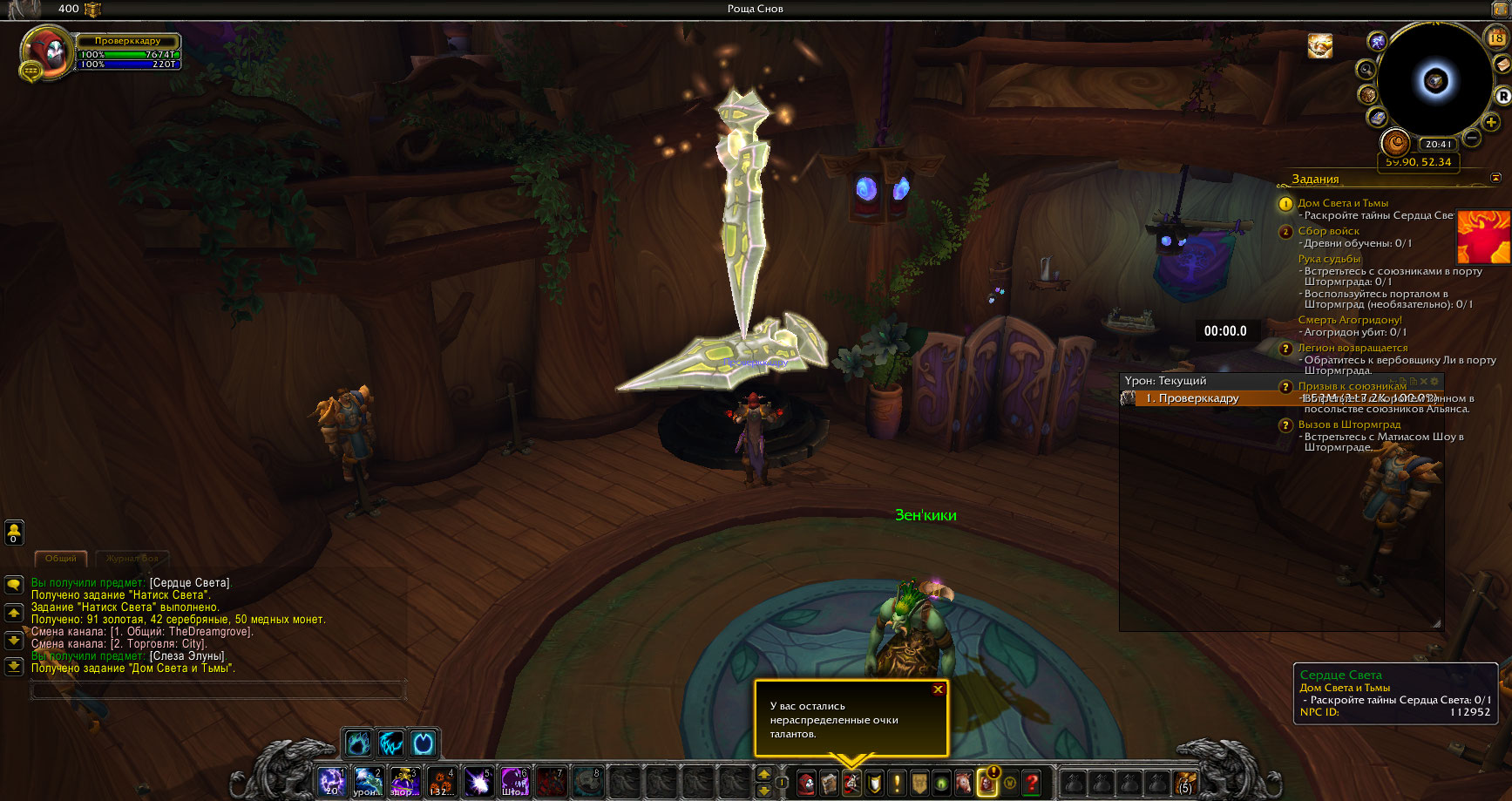
Task: Zoom in on the minimap
Action: [x=1491, y=122]
